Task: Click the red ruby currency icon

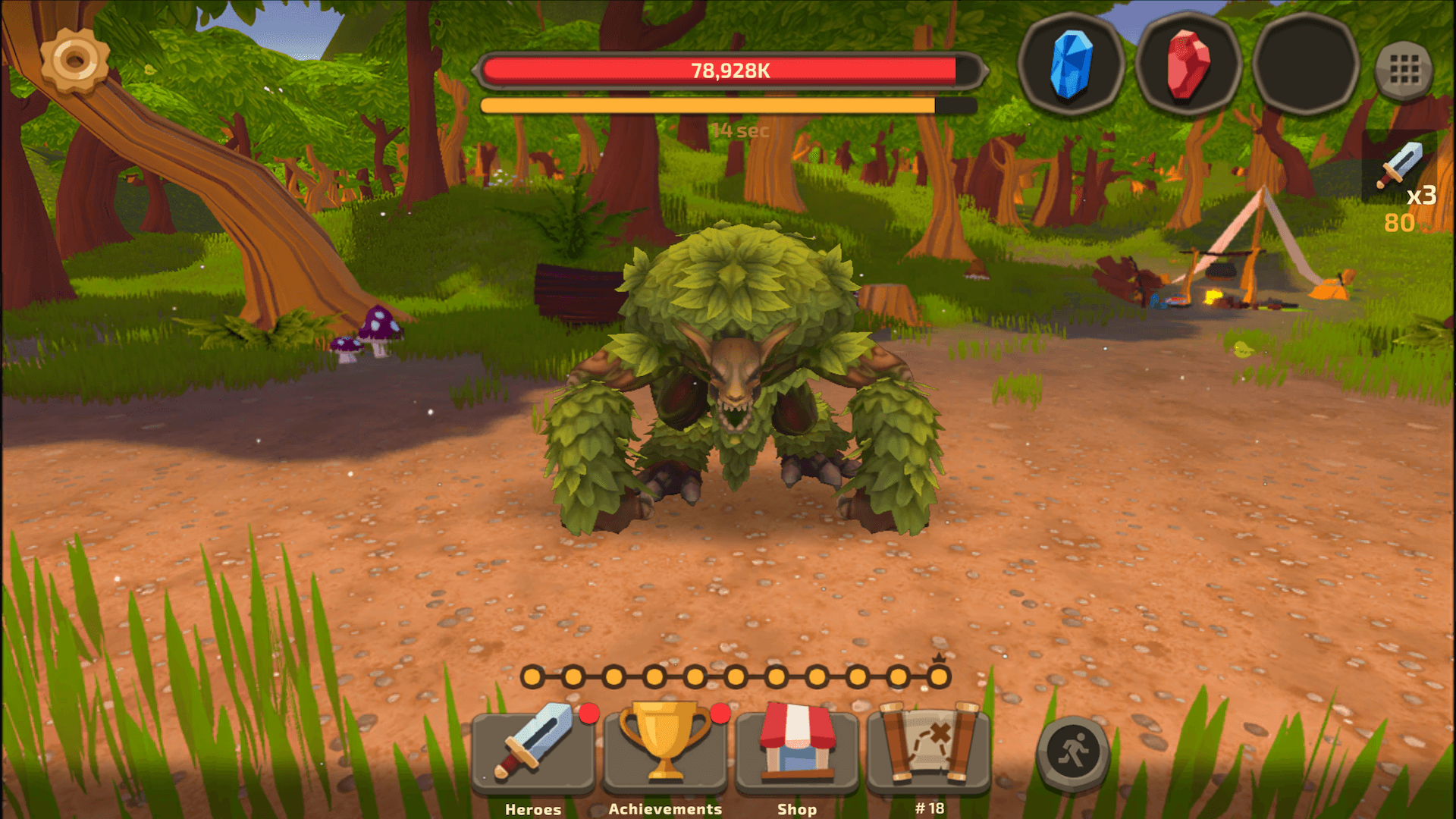Action: coord(1188,67)
